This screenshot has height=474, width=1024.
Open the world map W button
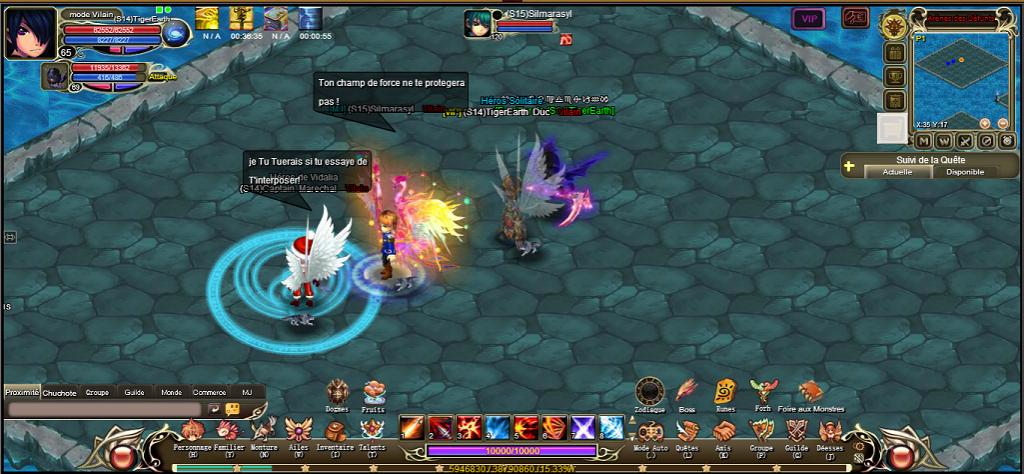pyautogui.click(x=944, y=140)
